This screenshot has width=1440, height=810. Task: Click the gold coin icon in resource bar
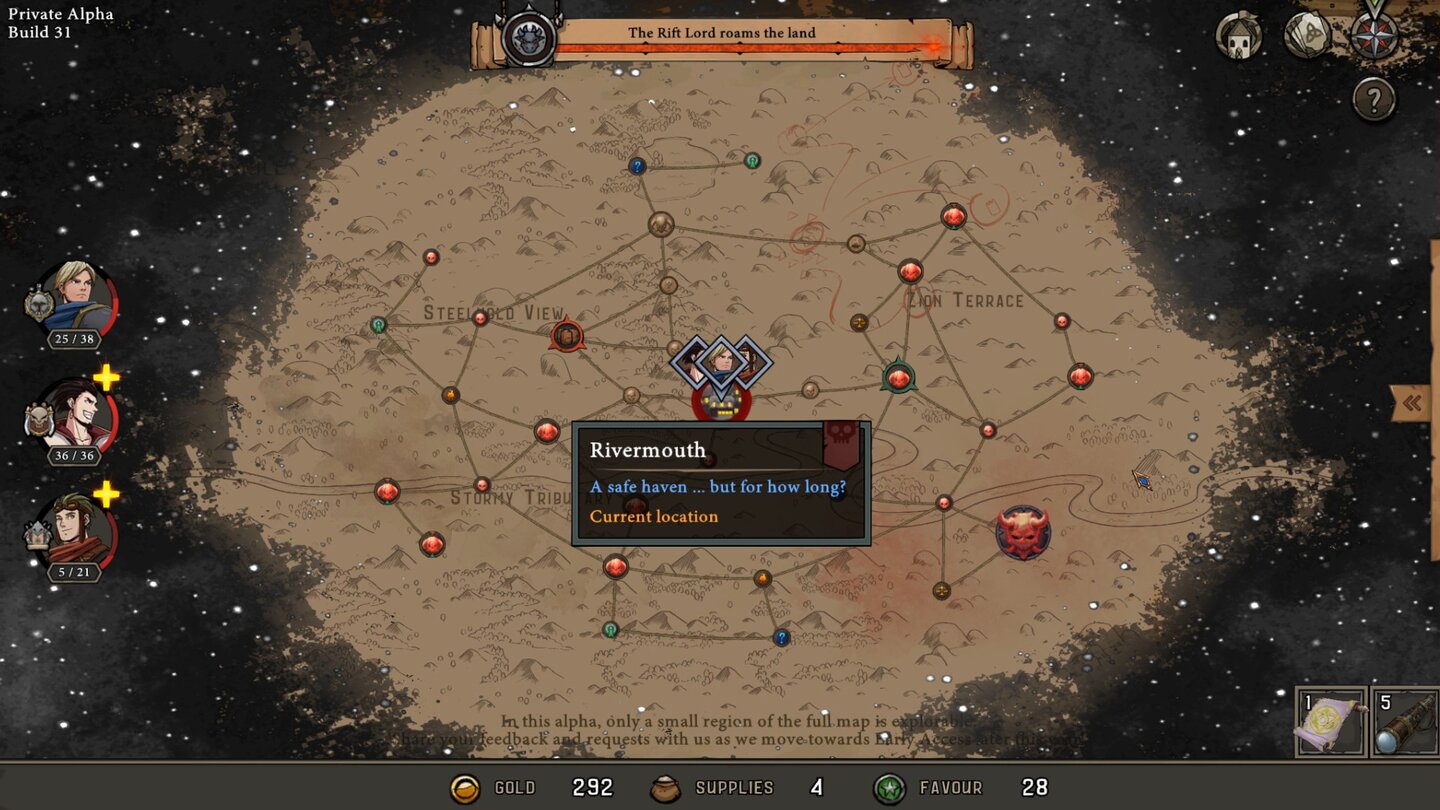465,787
